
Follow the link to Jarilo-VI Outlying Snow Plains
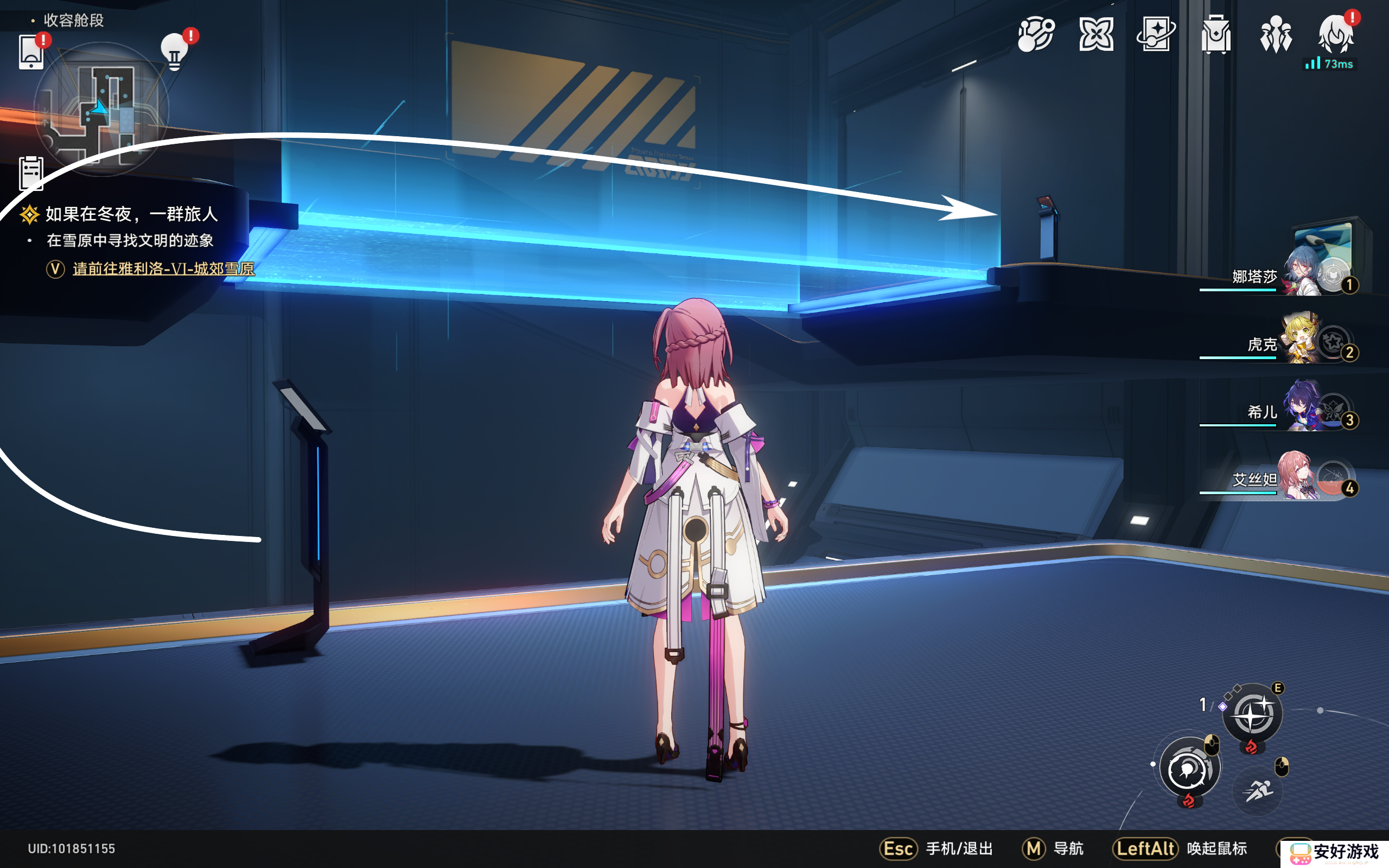163,269
